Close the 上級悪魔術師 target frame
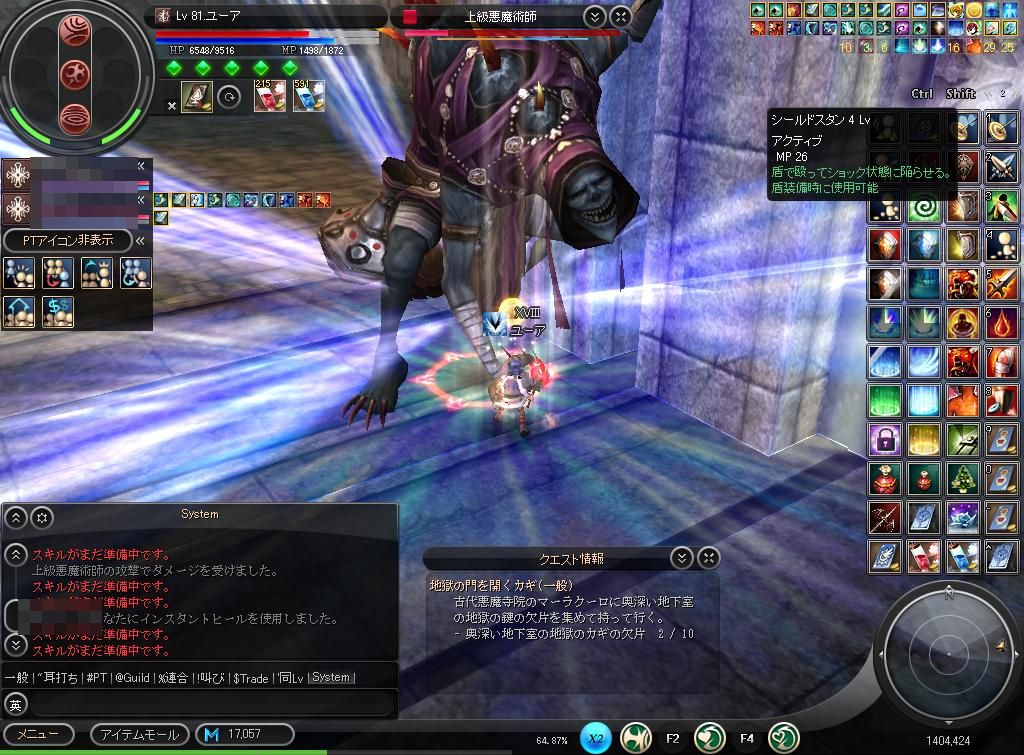This screenshot has width=1024, height=755. [620, 16]
